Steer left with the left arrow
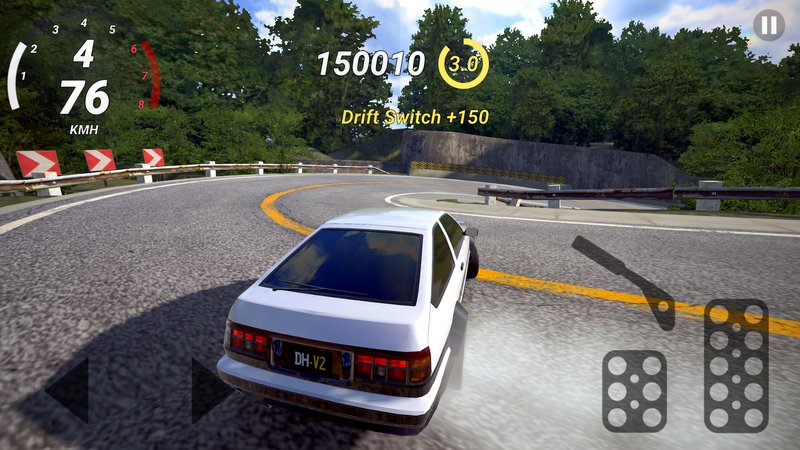The height and width of the screenshot is (450, 800). point(69,390)
